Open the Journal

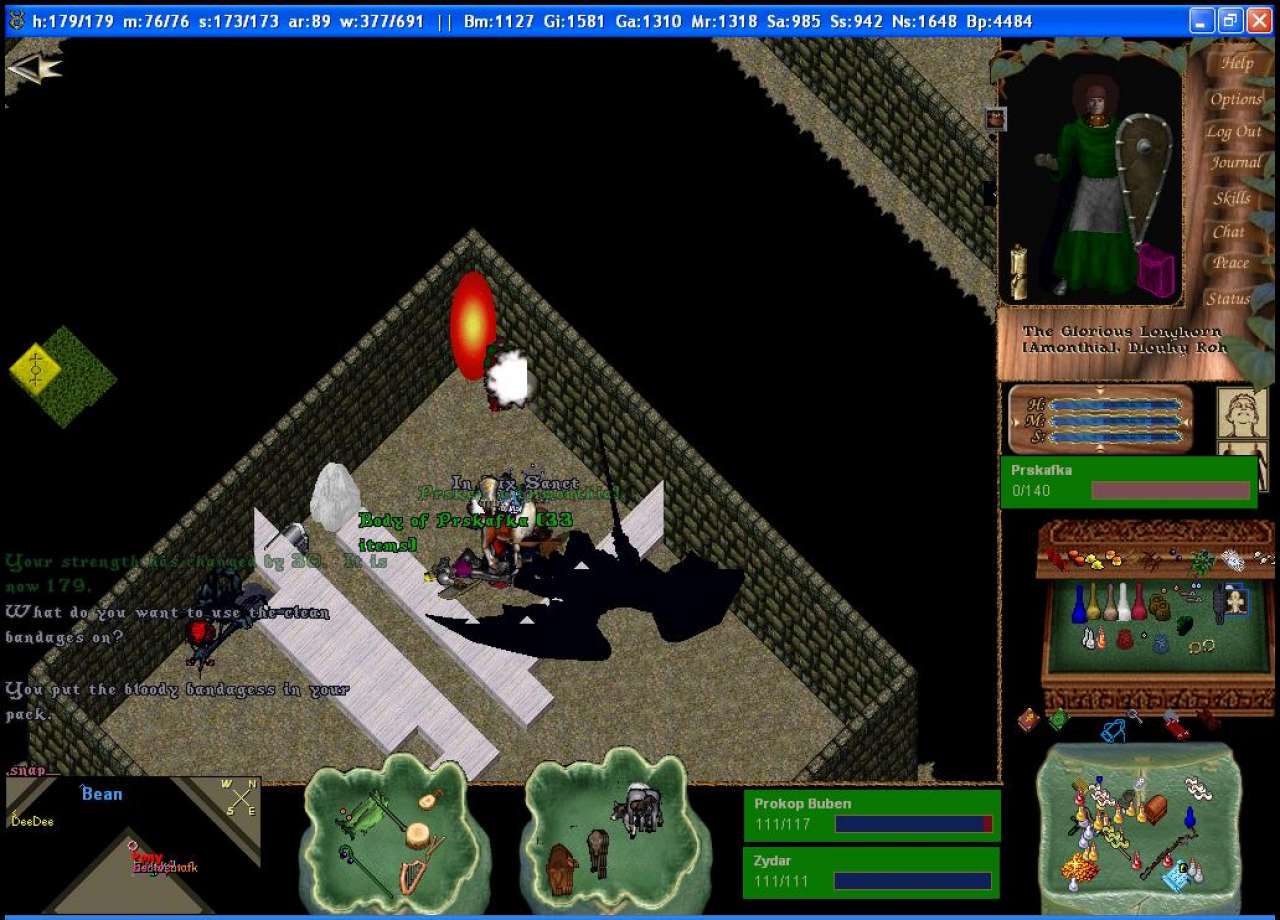1236,163
